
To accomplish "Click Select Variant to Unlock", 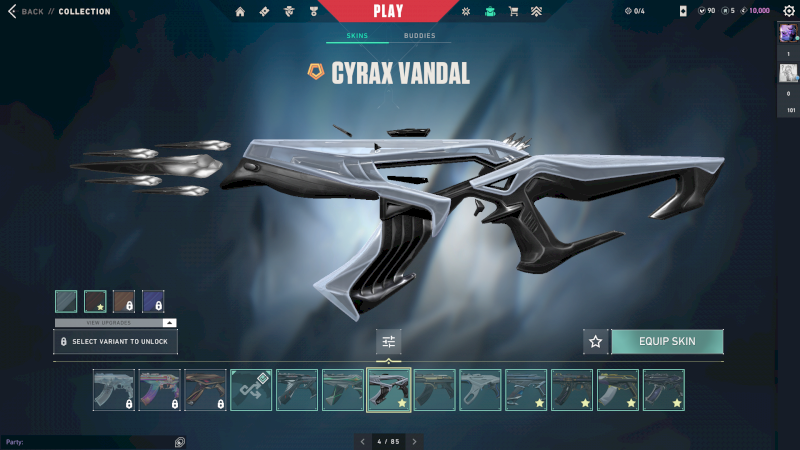I will click(116, 342).
